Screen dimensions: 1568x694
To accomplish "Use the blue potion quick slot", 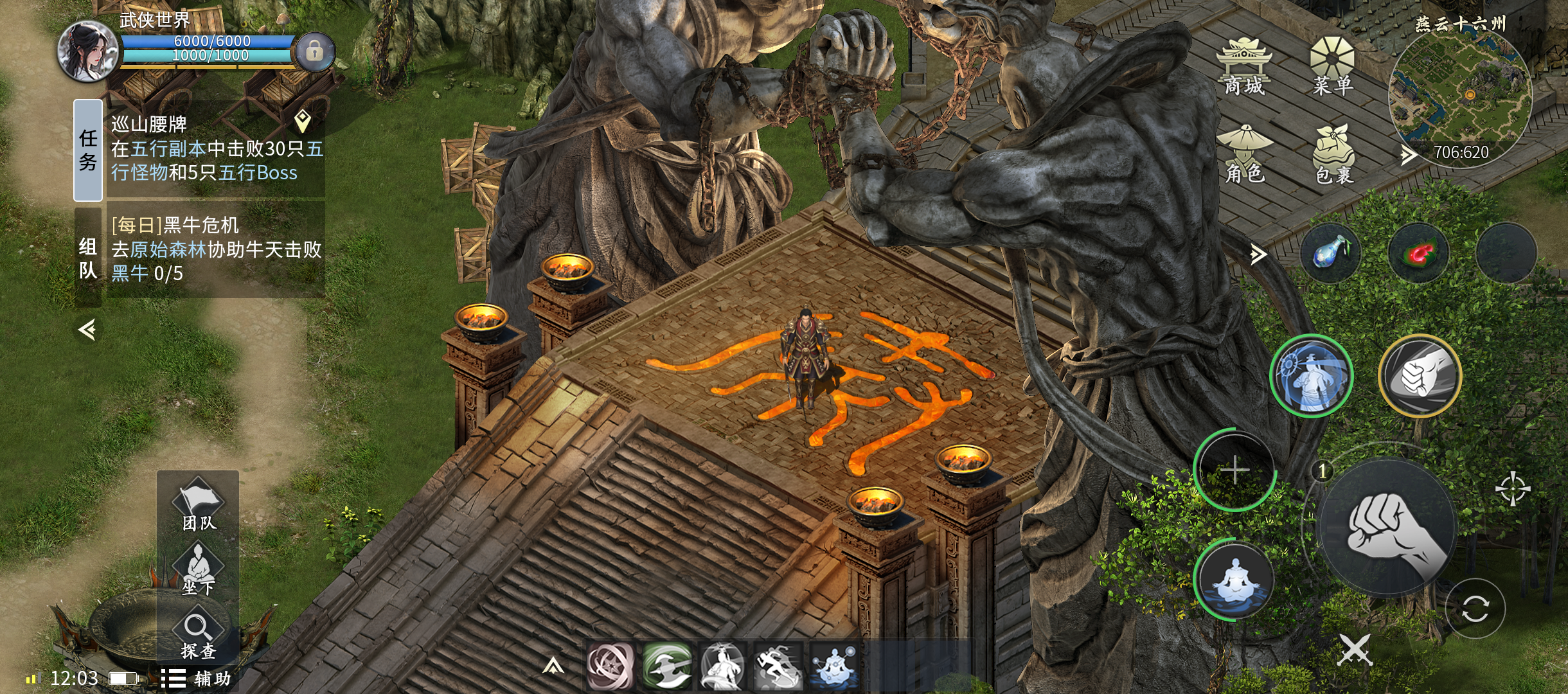I will point(1330,253).
